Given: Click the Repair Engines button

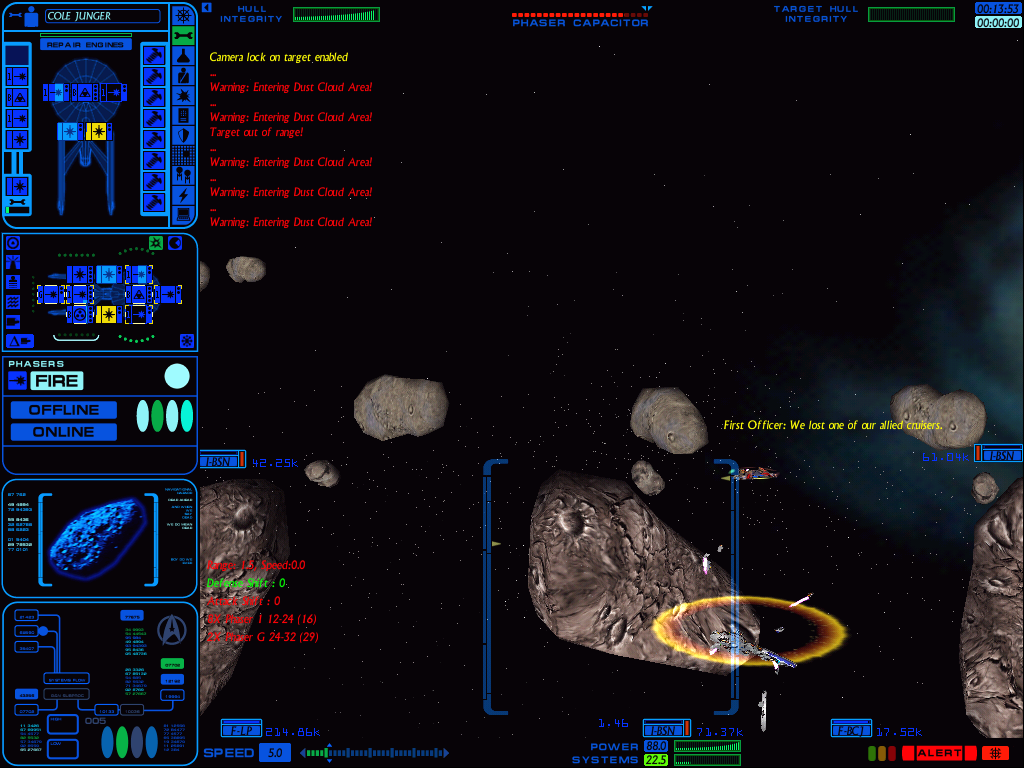Looking at the screenshot, I should [85, 45].
